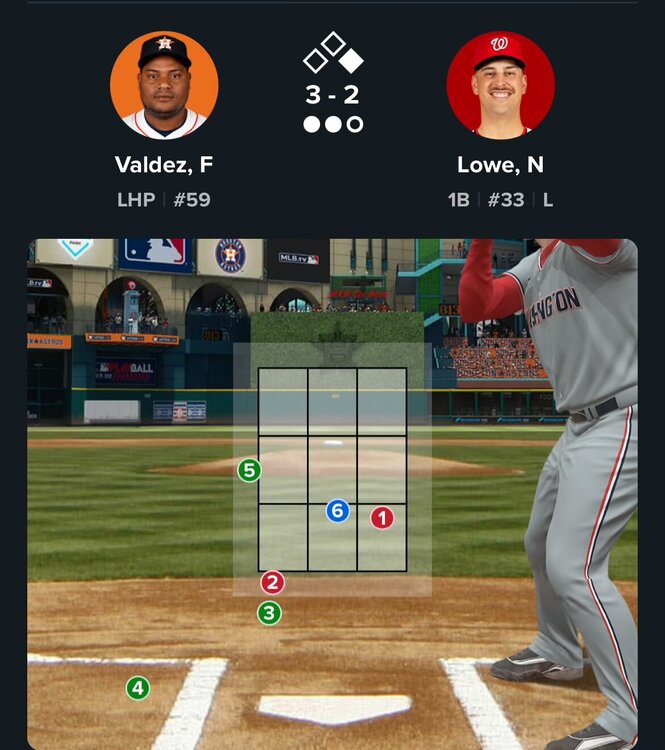Choose blue pitch marker 6

[x=337, y=512]
